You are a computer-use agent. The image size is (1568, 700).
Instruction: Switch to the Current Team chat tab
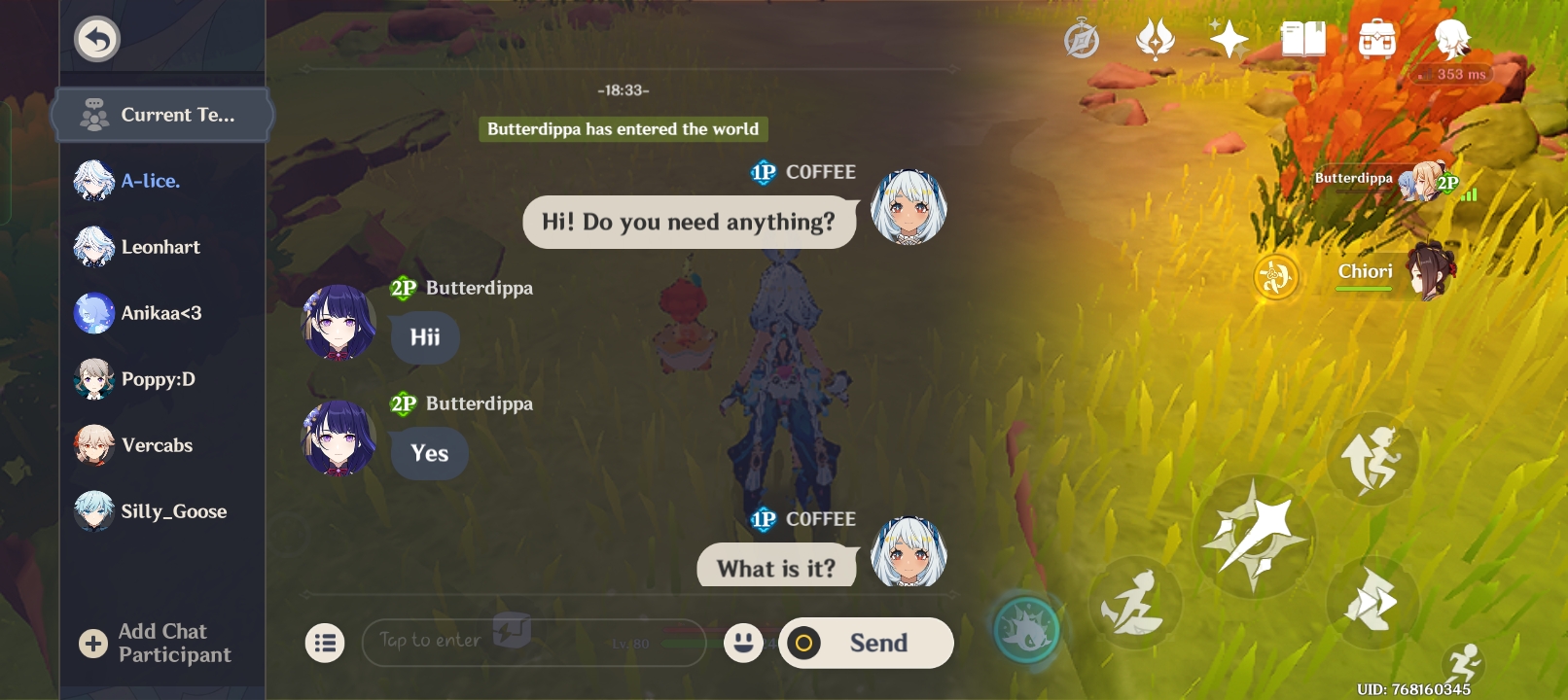pos(162,114)
